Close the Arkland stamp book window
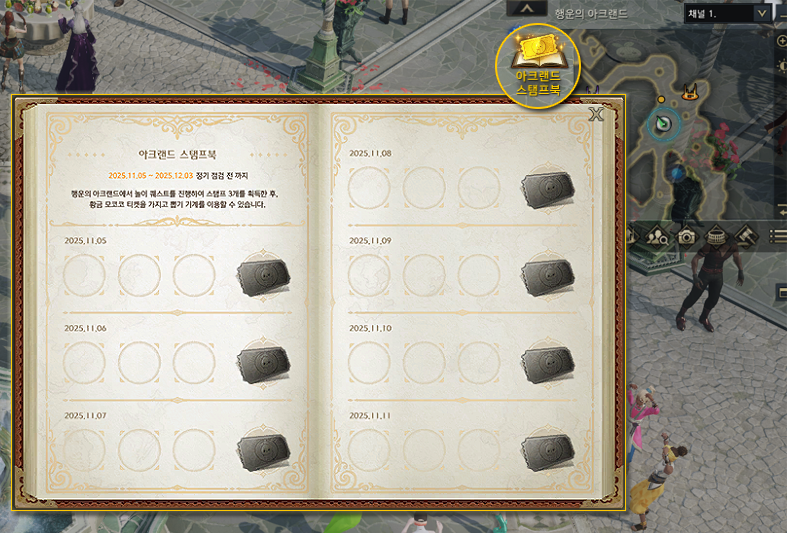The width and height of the screenshot is (787, 533). tap(597, 114)
